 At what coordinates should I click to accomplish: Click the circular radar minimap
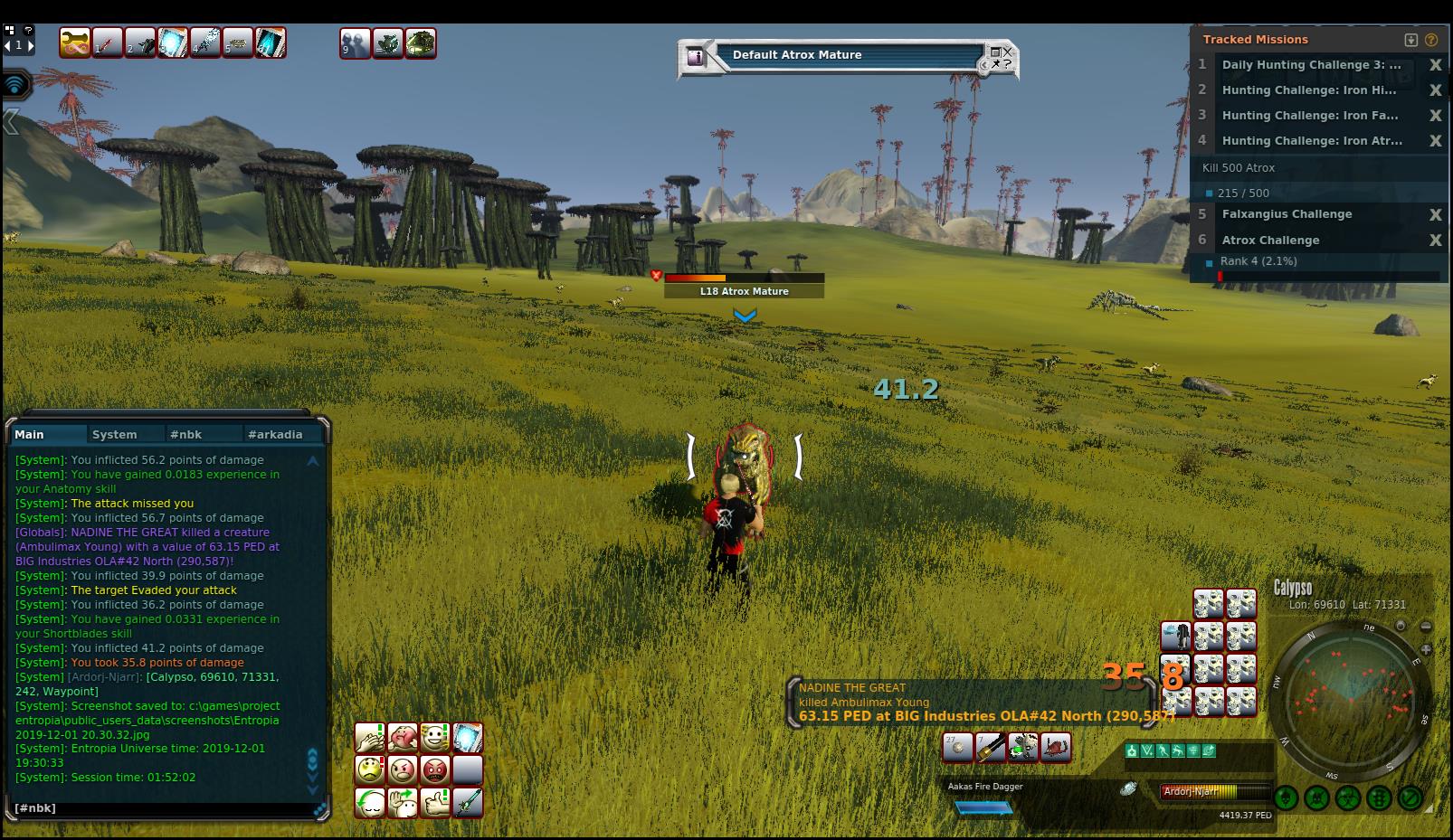[1351, 697]
